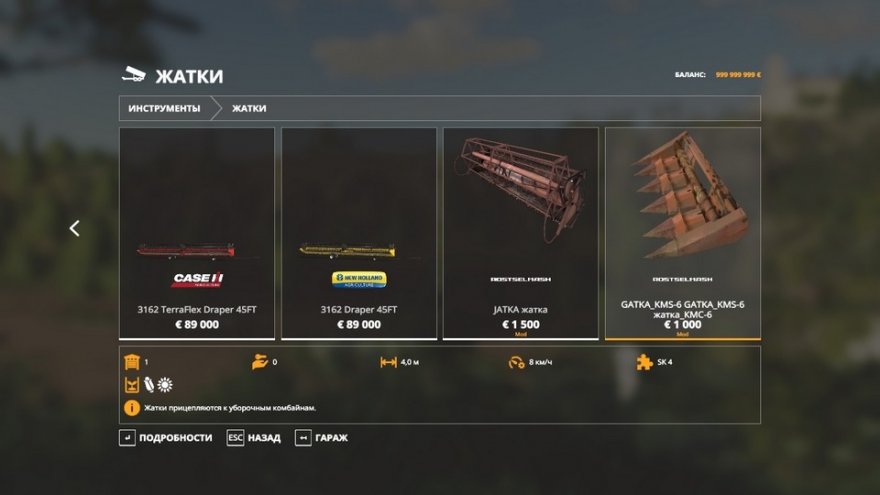Select the 3162 TerraFlex Draper 45FT header

197,233
